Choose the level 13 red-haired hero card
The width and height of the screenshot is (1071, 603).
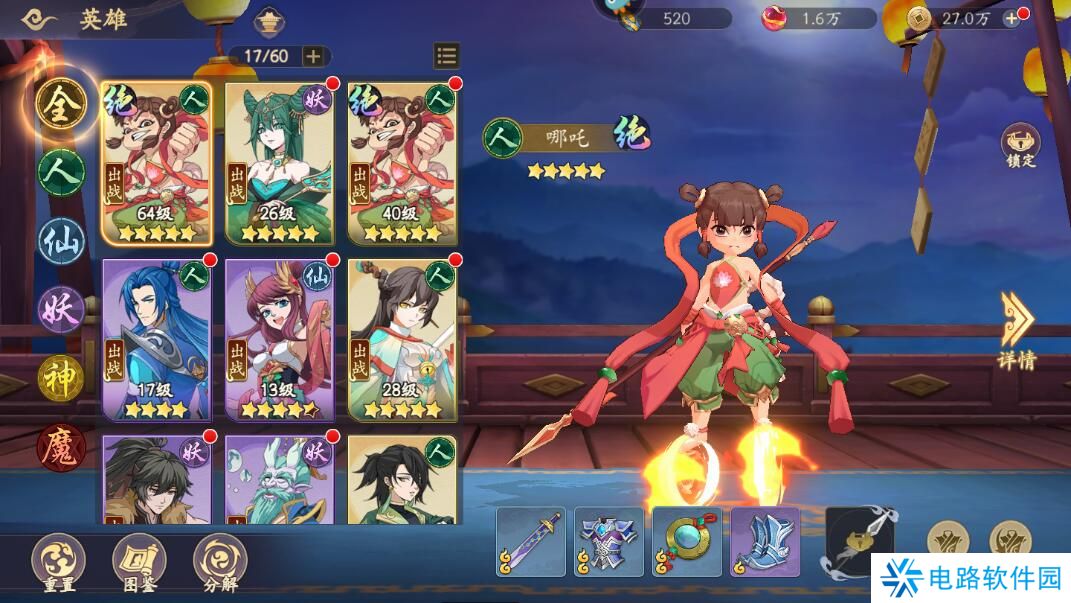279,338
